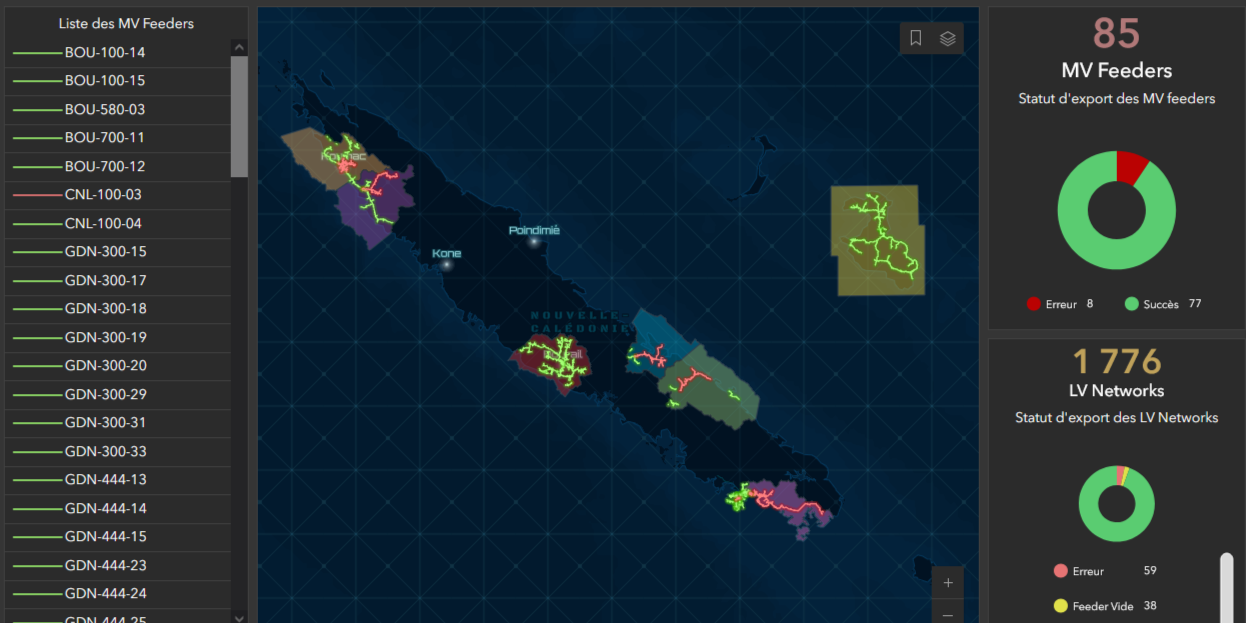1246x623 pixels.
Task: Click the GDN-444-24 feeder entry
Action: point(105,594)
